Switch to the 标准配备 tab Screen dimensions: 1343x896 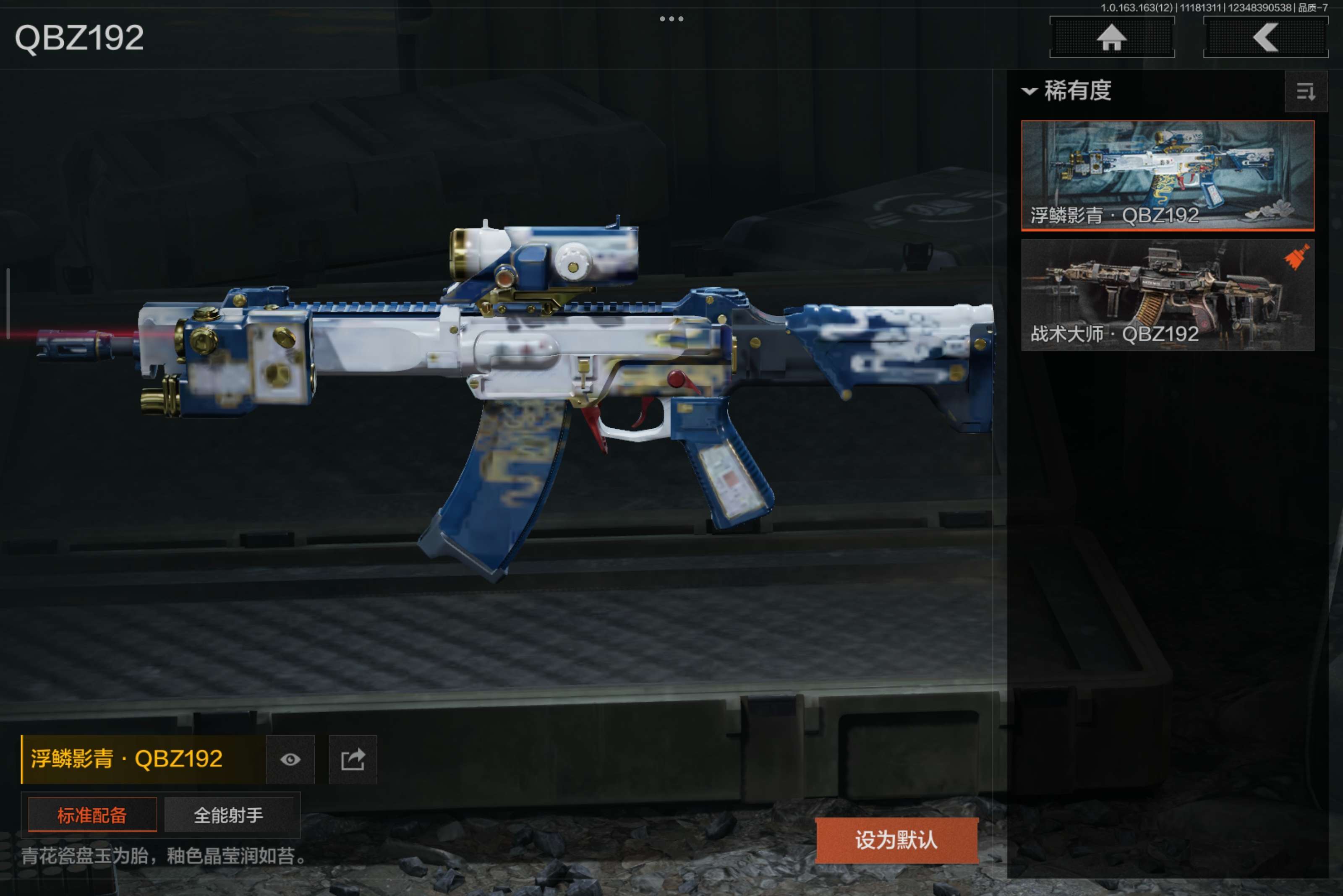point(92,815)
